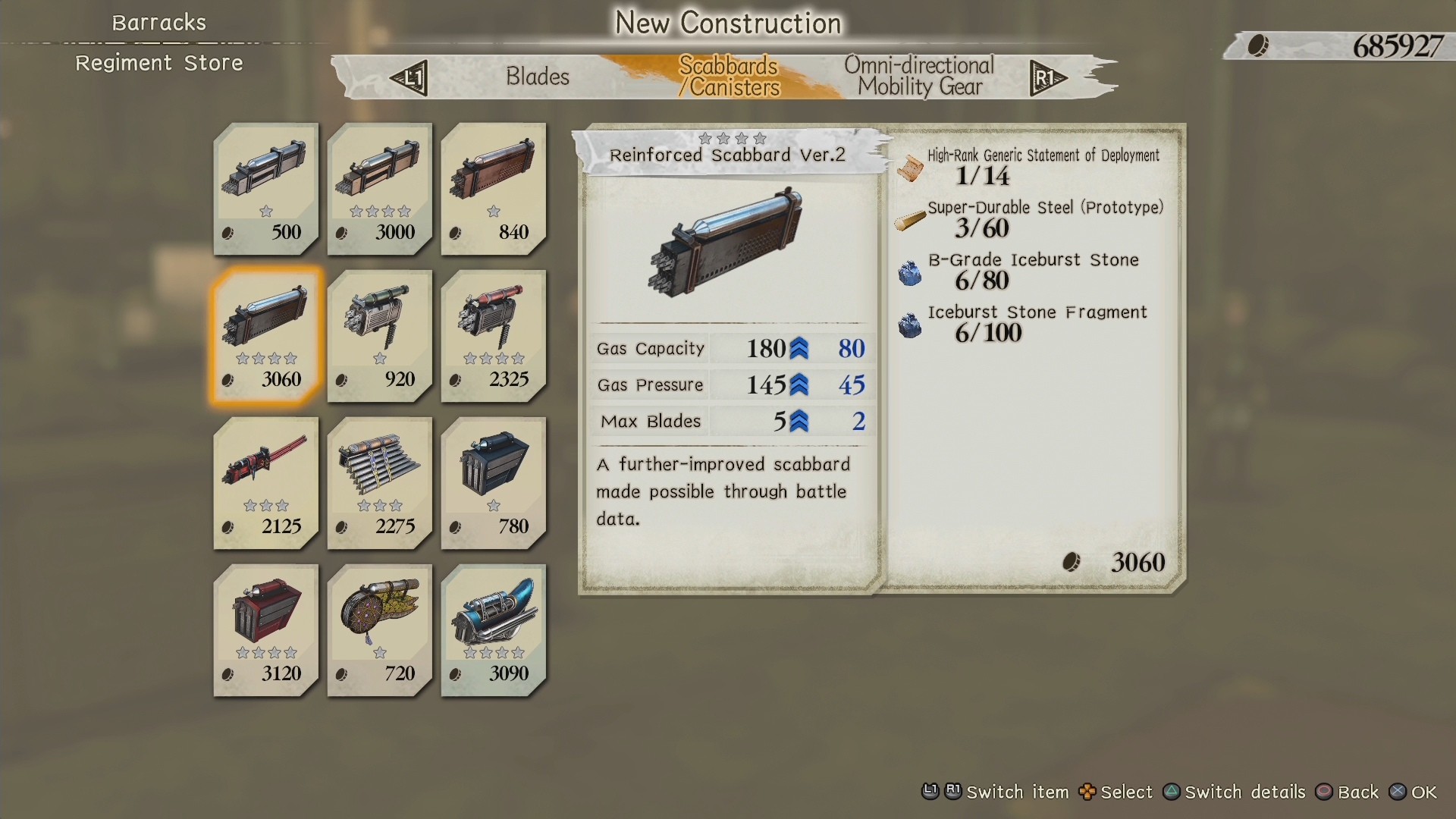Open the Barracks menu entry
This screenshot has width=1456, height=819.
159,23
